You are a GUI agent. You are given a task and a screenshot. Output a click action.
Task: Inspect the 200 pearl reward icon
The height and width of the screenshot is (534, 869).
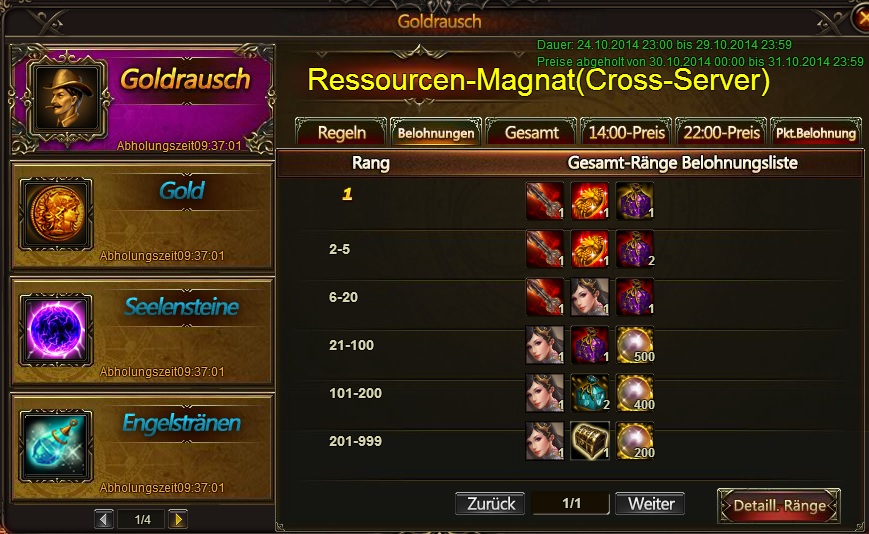(634, 440)
